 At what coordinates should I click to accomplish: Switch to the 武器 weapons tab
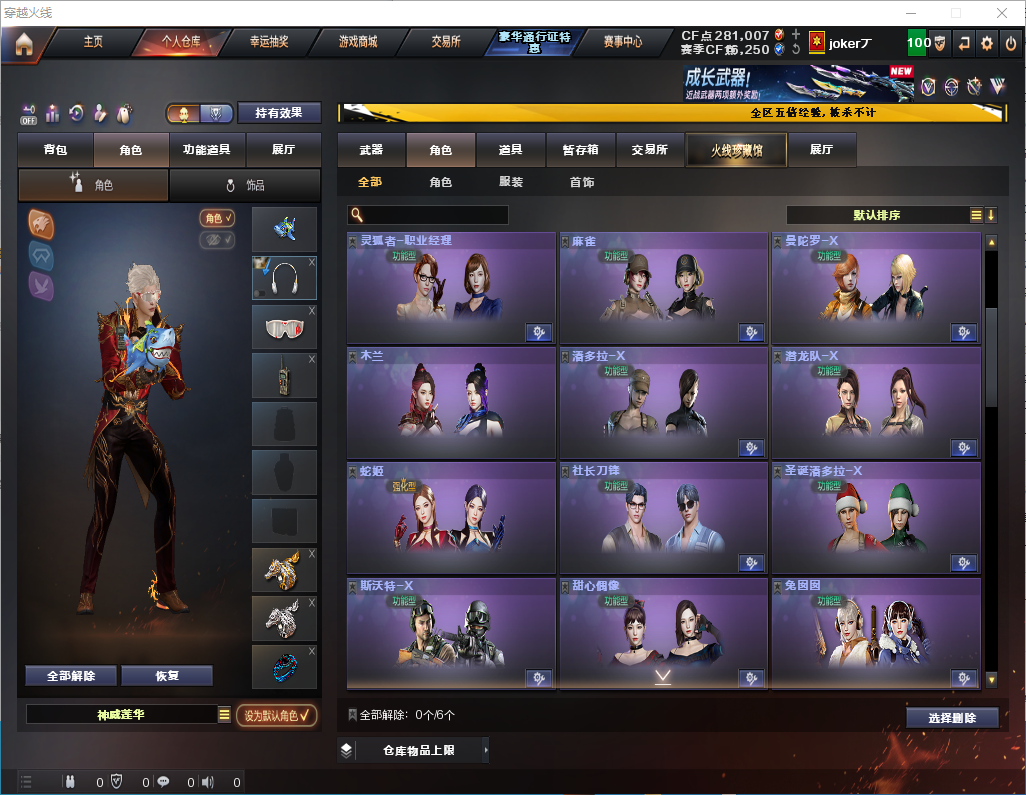(x=371, y=150)
